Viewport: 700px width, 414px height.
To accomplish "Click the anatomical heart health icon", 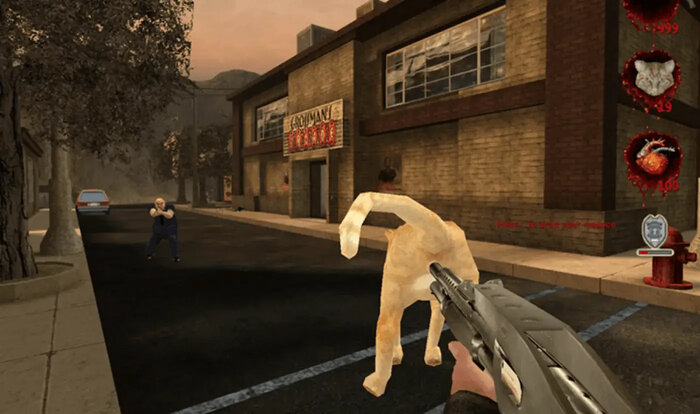I will [654, 156].
